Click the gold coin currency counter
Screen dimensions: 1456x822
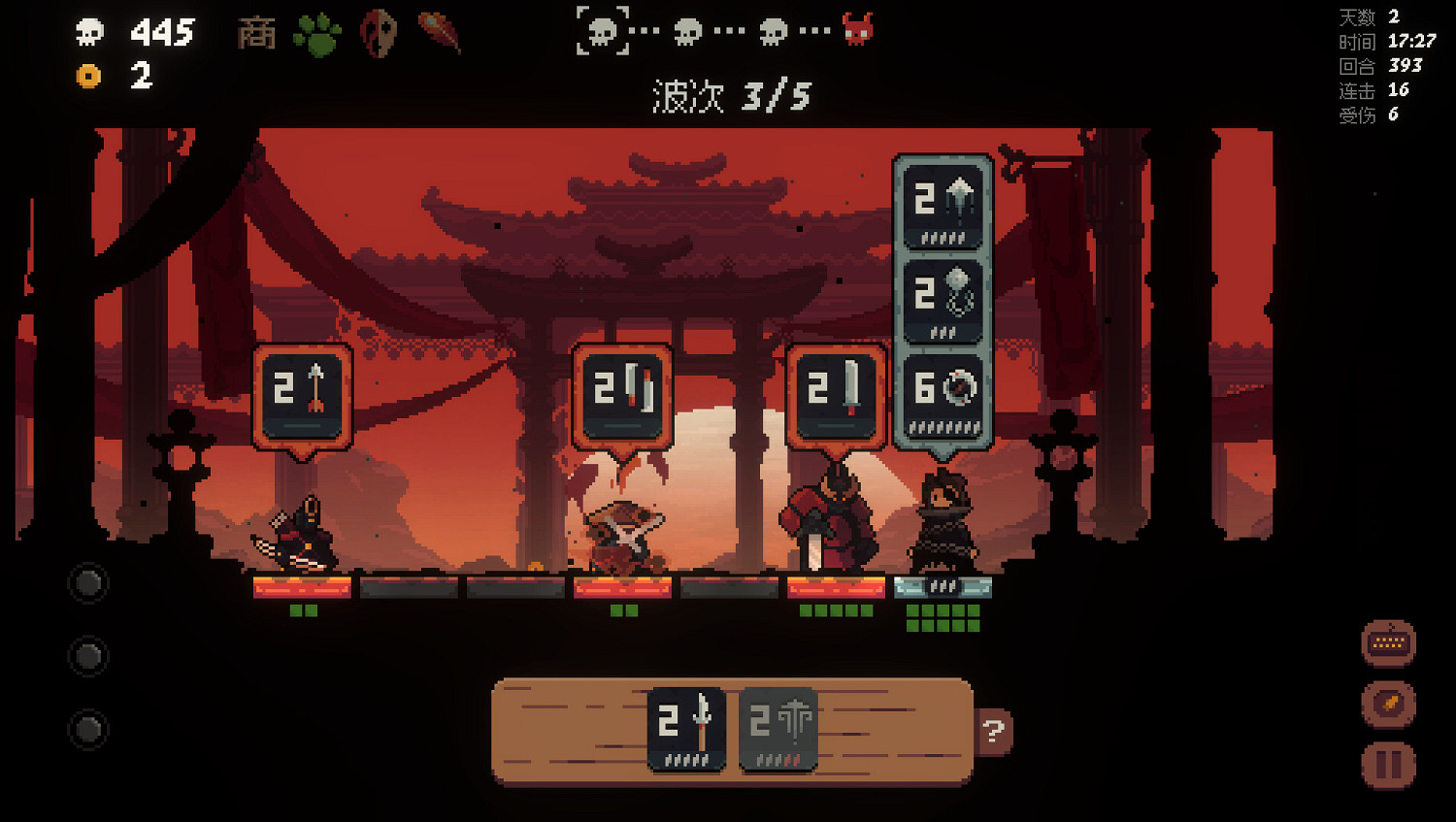pyautogui.click(x=90, y=75)
